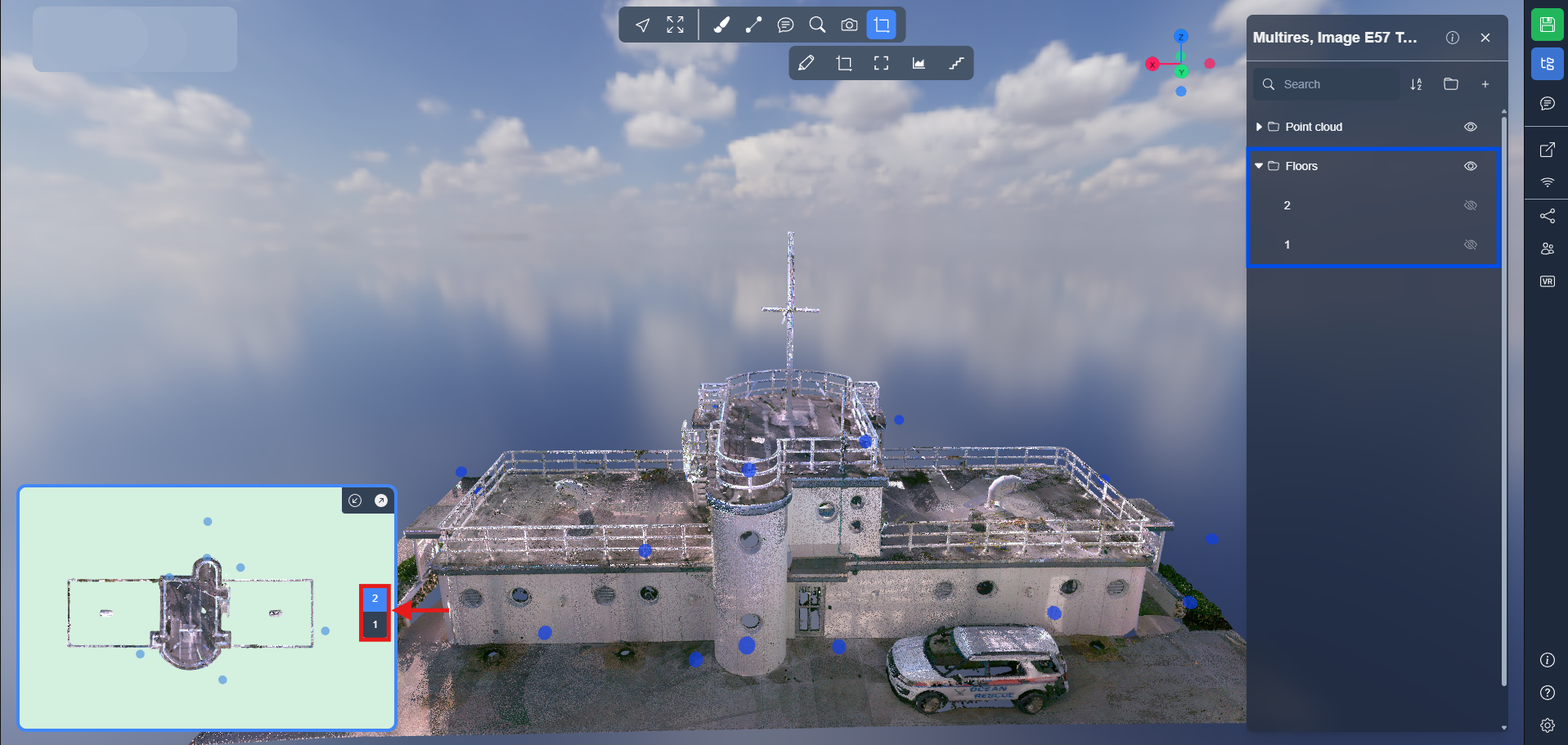
Task: Add a new item with plus button
Action: click(1485, 84)
